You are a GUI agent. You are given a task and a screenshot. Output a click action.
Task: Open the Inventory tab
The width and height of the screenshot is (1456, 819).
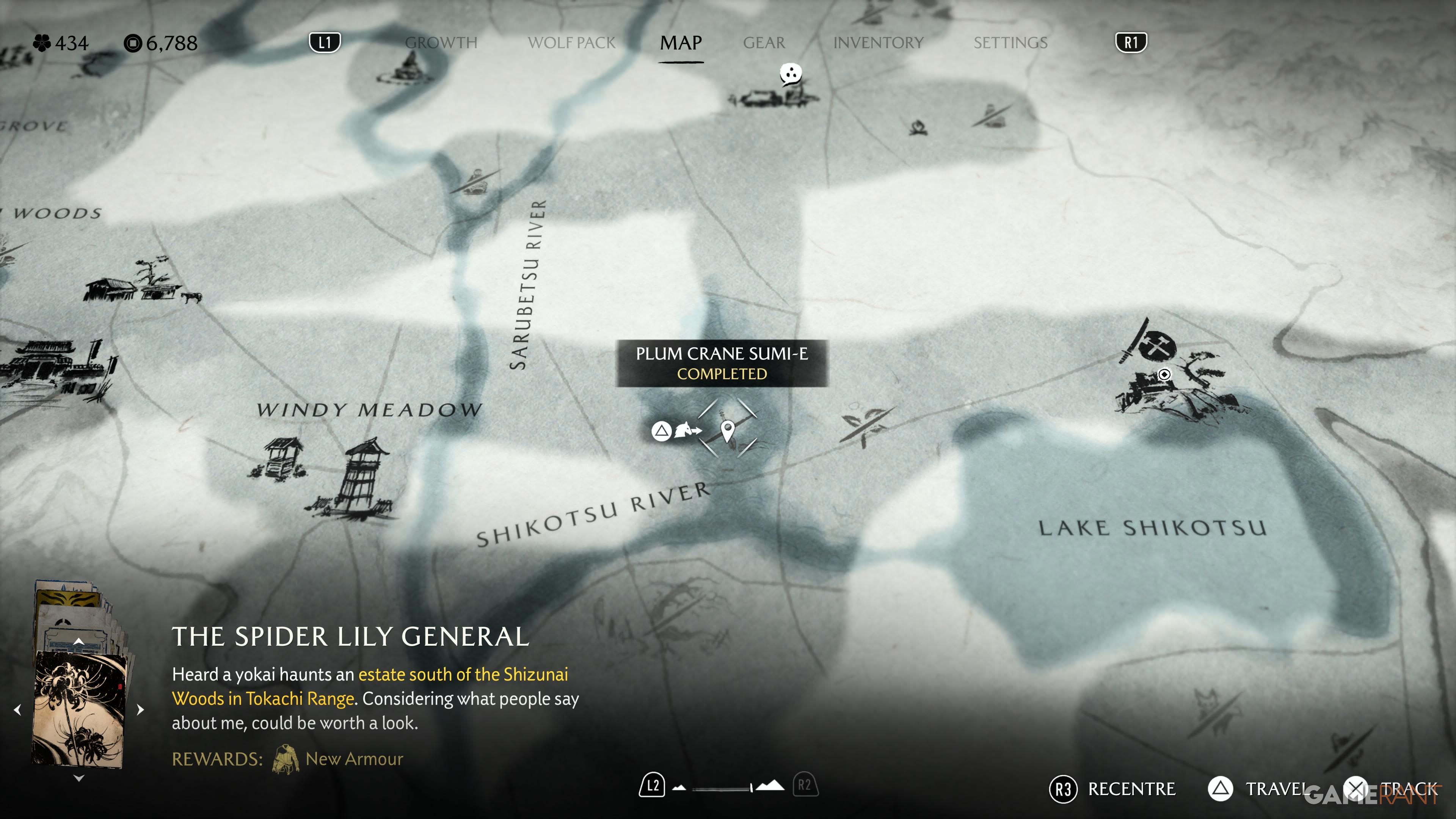point(878,43)
